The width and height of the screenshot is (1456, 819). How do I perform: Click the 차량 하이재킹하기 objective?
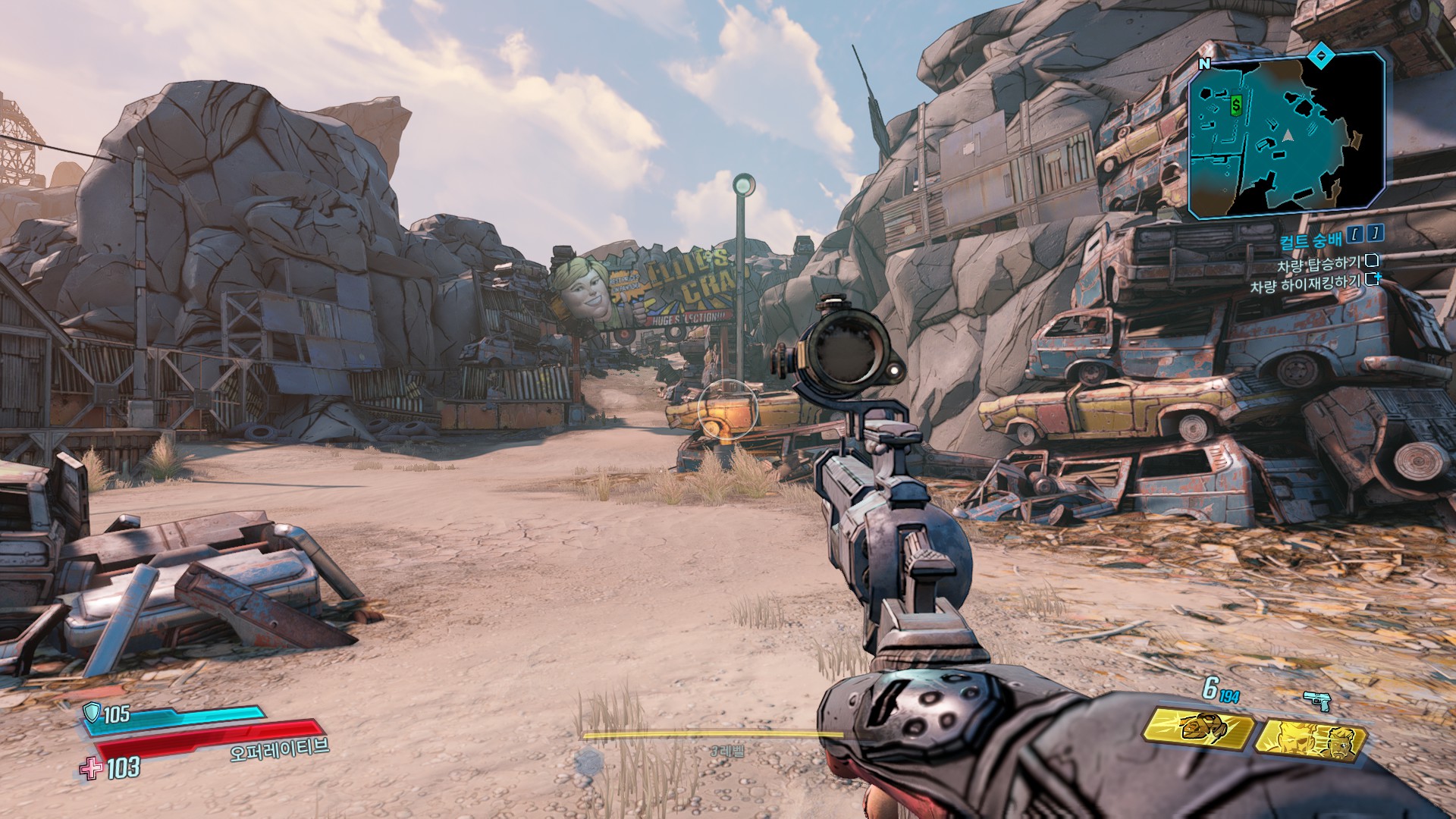(1305, 285)
